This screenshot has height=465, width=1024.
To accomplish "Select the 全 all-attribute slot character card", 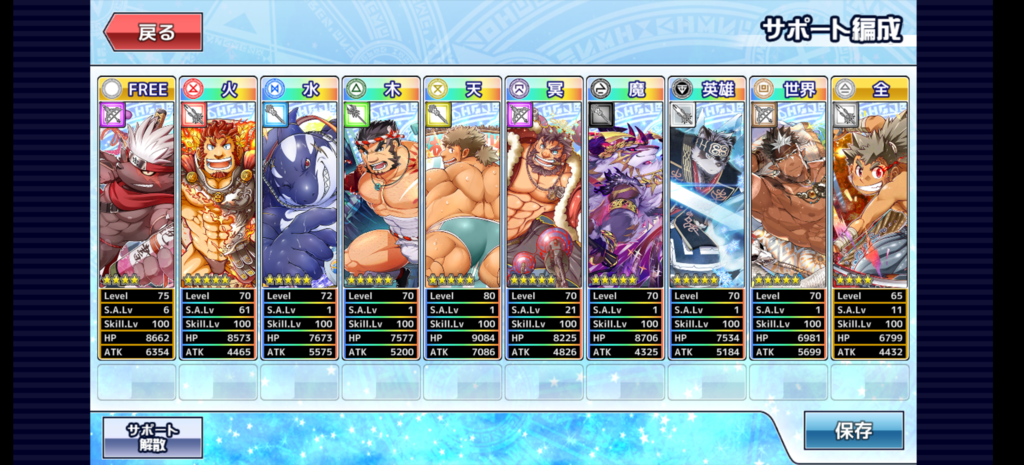I will pos(870,195).
